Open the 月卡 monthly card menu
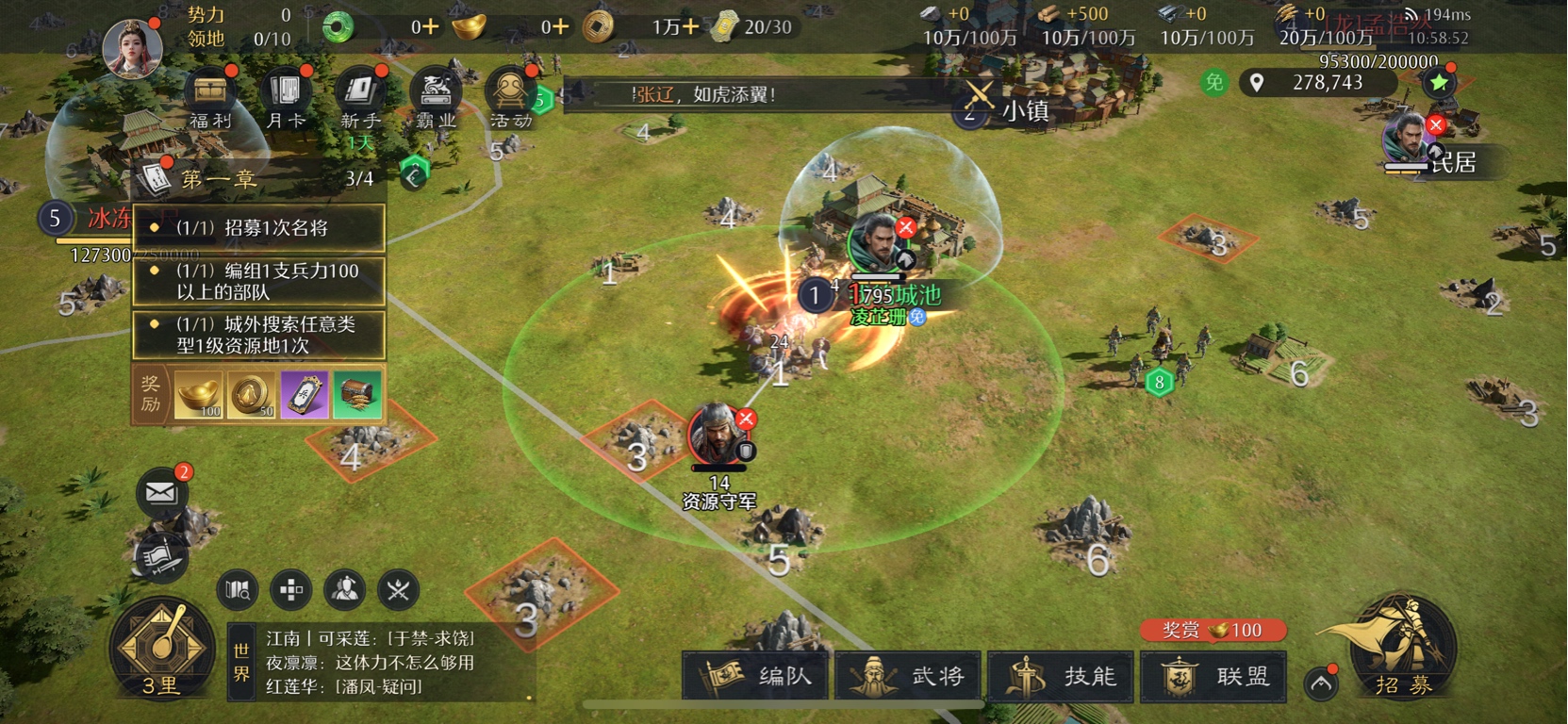 pos(285,98)
